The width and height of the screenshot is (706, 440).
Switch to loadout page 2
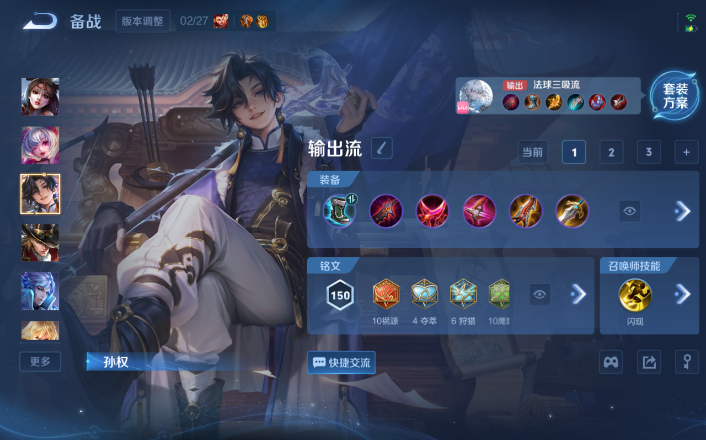point(610,152)
